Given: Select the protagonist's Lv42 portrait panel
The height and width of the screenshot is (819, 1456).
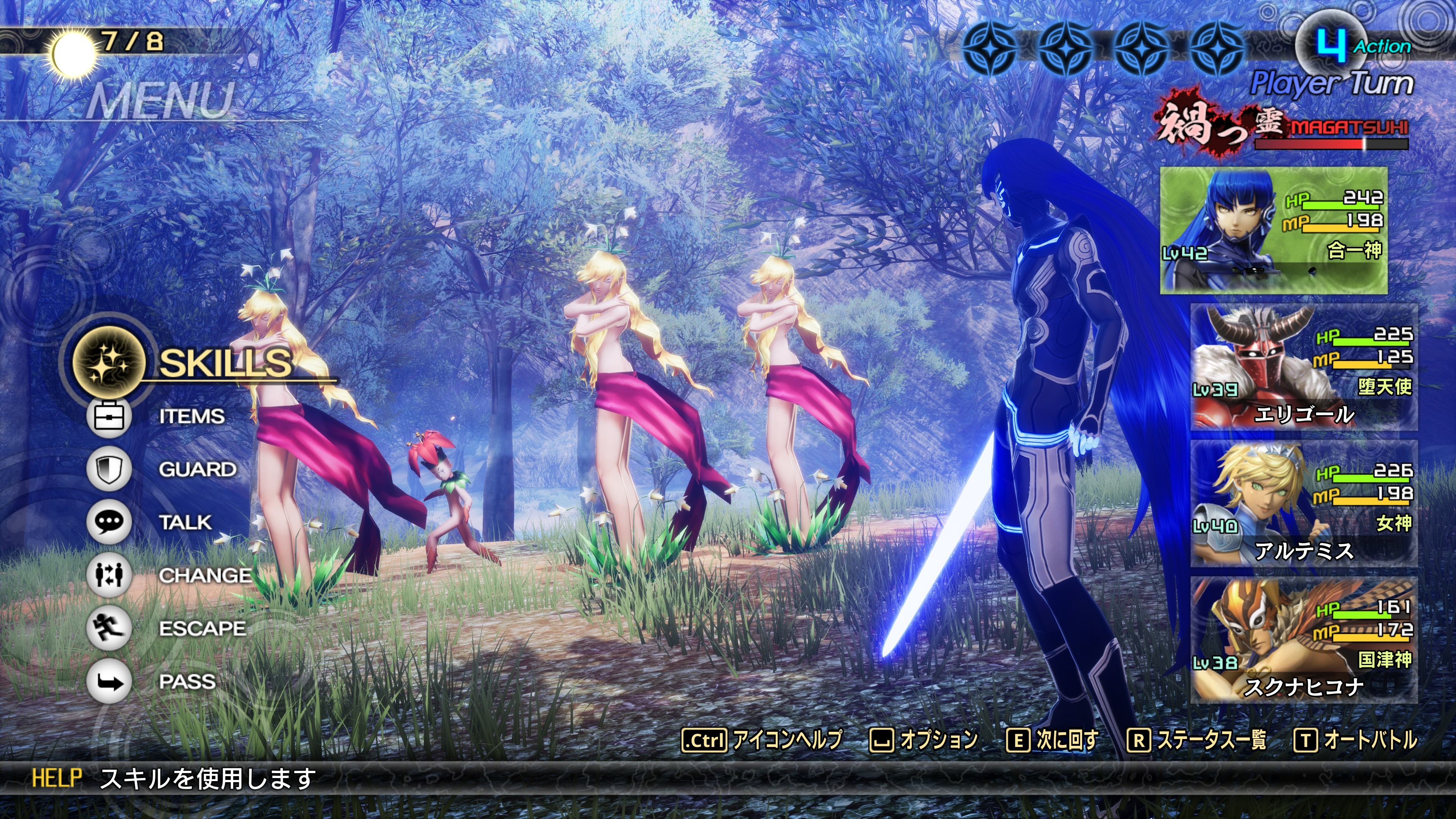Looking at the screenshot, I should tap(1274, 230).
